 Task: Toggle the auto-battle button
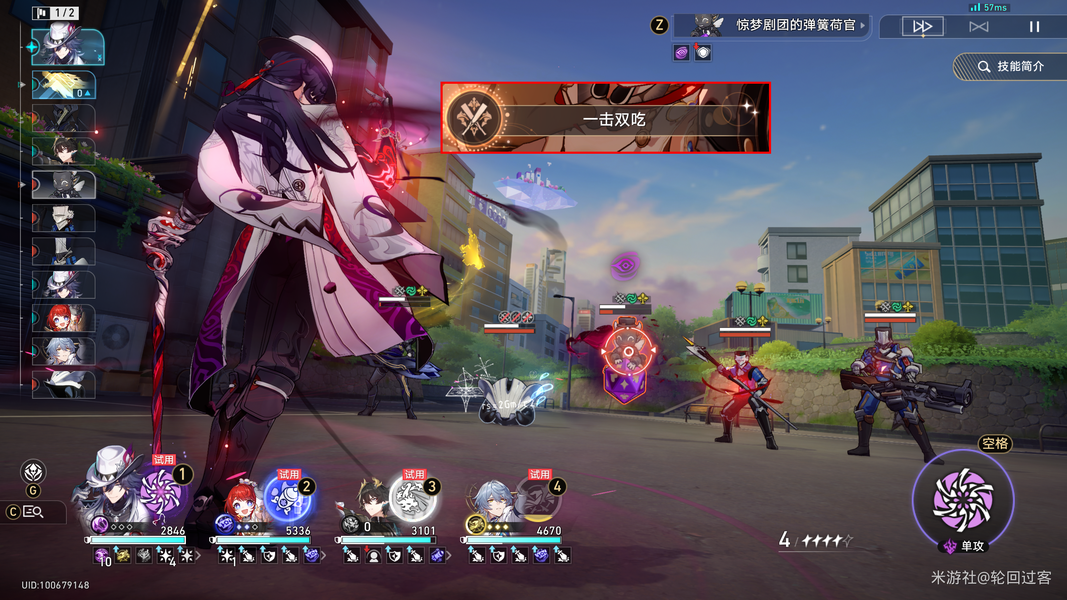[978, 27]
